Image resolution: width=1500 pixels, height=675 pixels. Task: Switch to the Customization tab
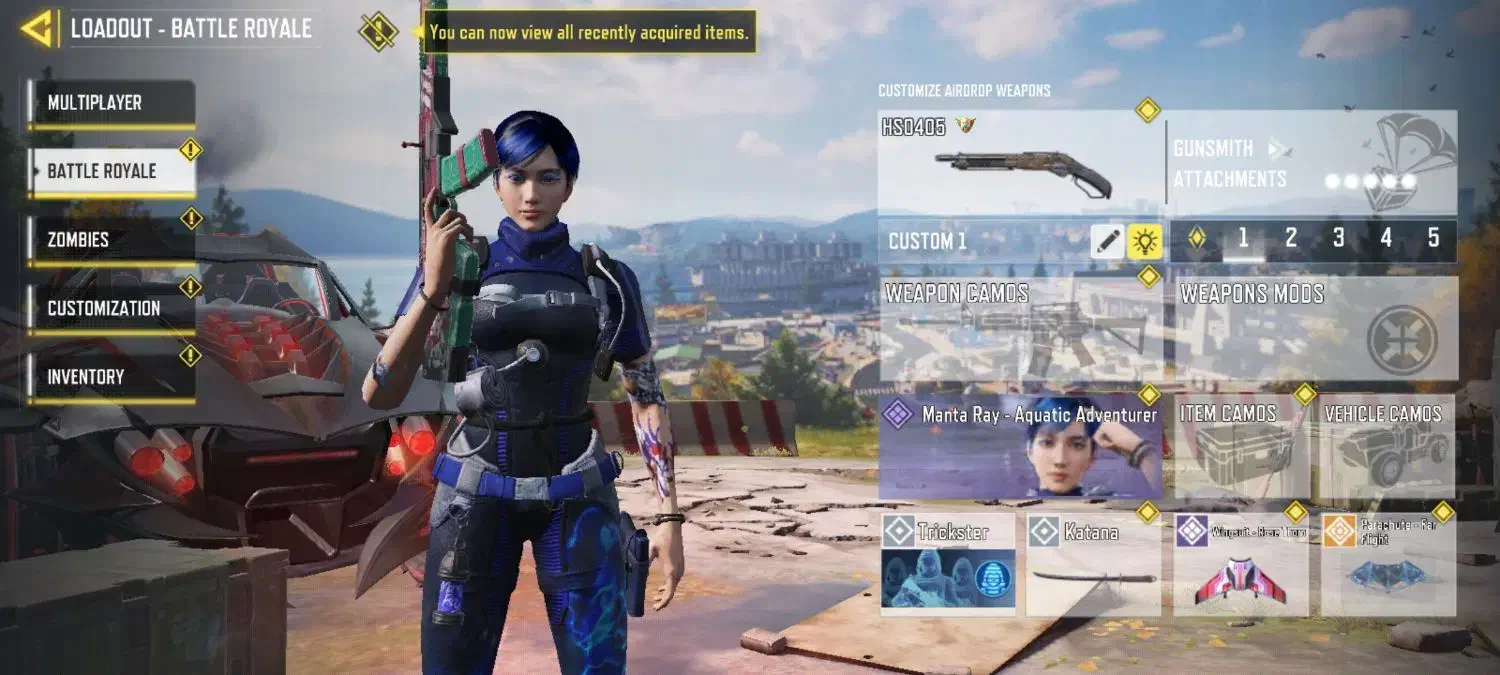tap(111, 308)
